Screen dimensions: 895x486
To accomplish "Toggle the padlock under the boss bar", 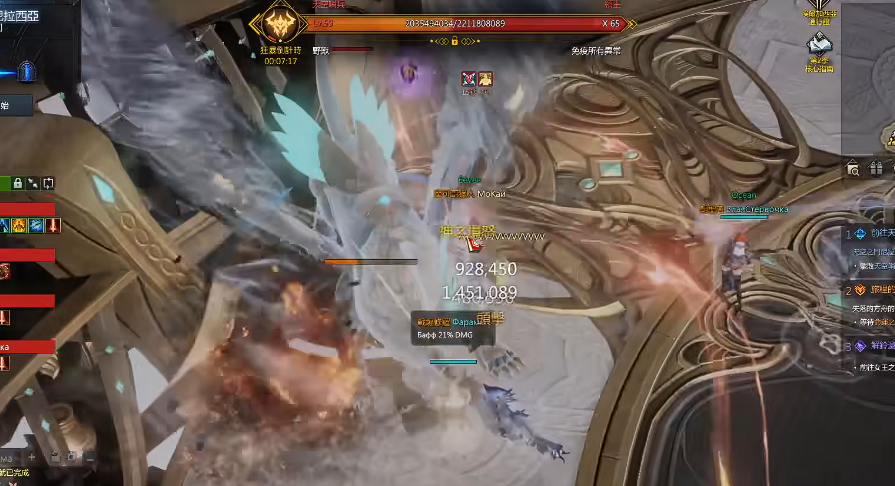I will pyautogui.click(x=454, y=41).
